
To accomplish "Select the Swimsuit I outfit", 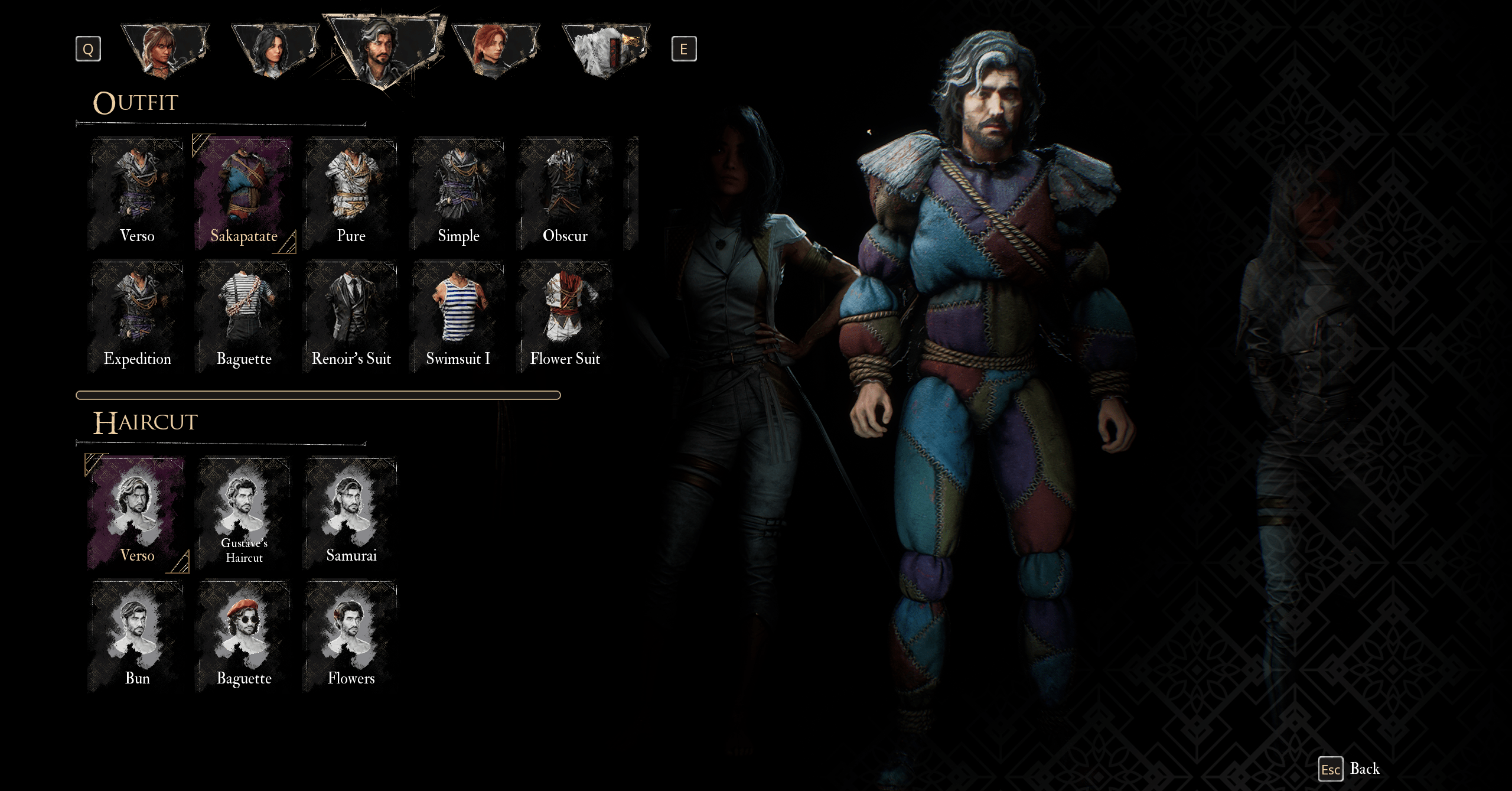I will pos(458,316).
